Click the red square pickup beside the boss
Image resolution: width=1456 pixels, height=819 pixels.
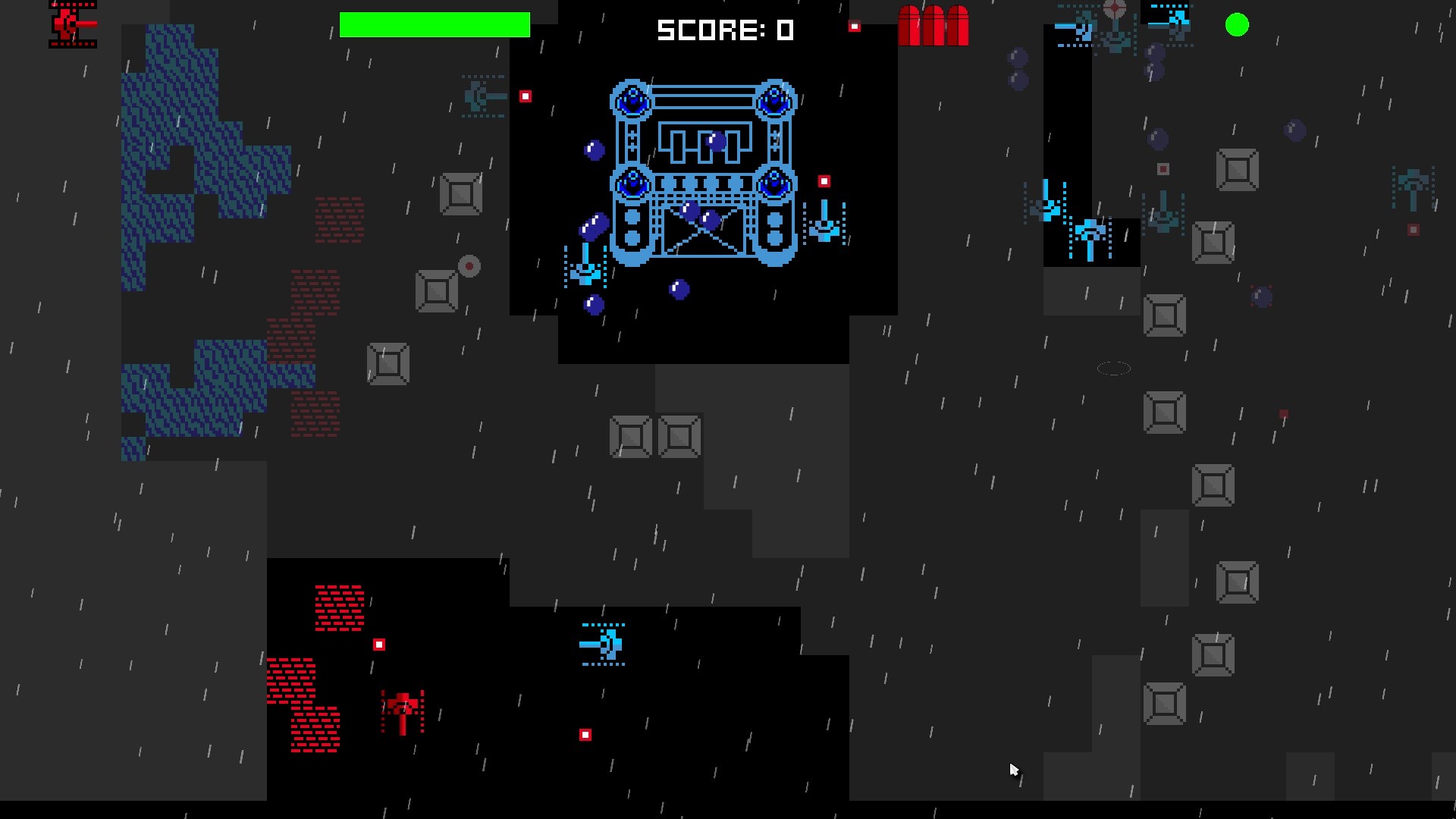point(824,180)
